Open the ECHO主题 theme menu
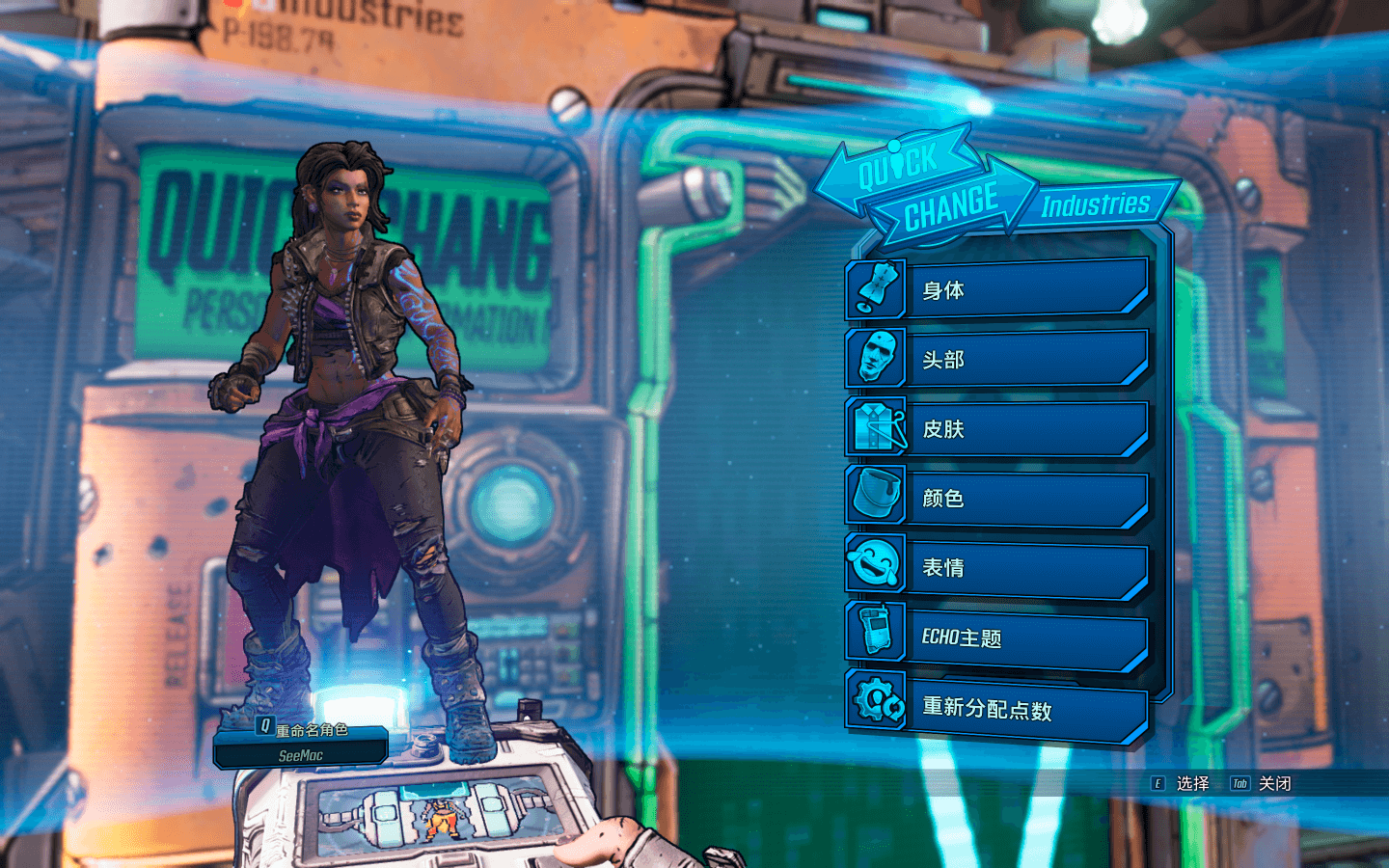This screenshot has width=1389, height=868. 1022,637
